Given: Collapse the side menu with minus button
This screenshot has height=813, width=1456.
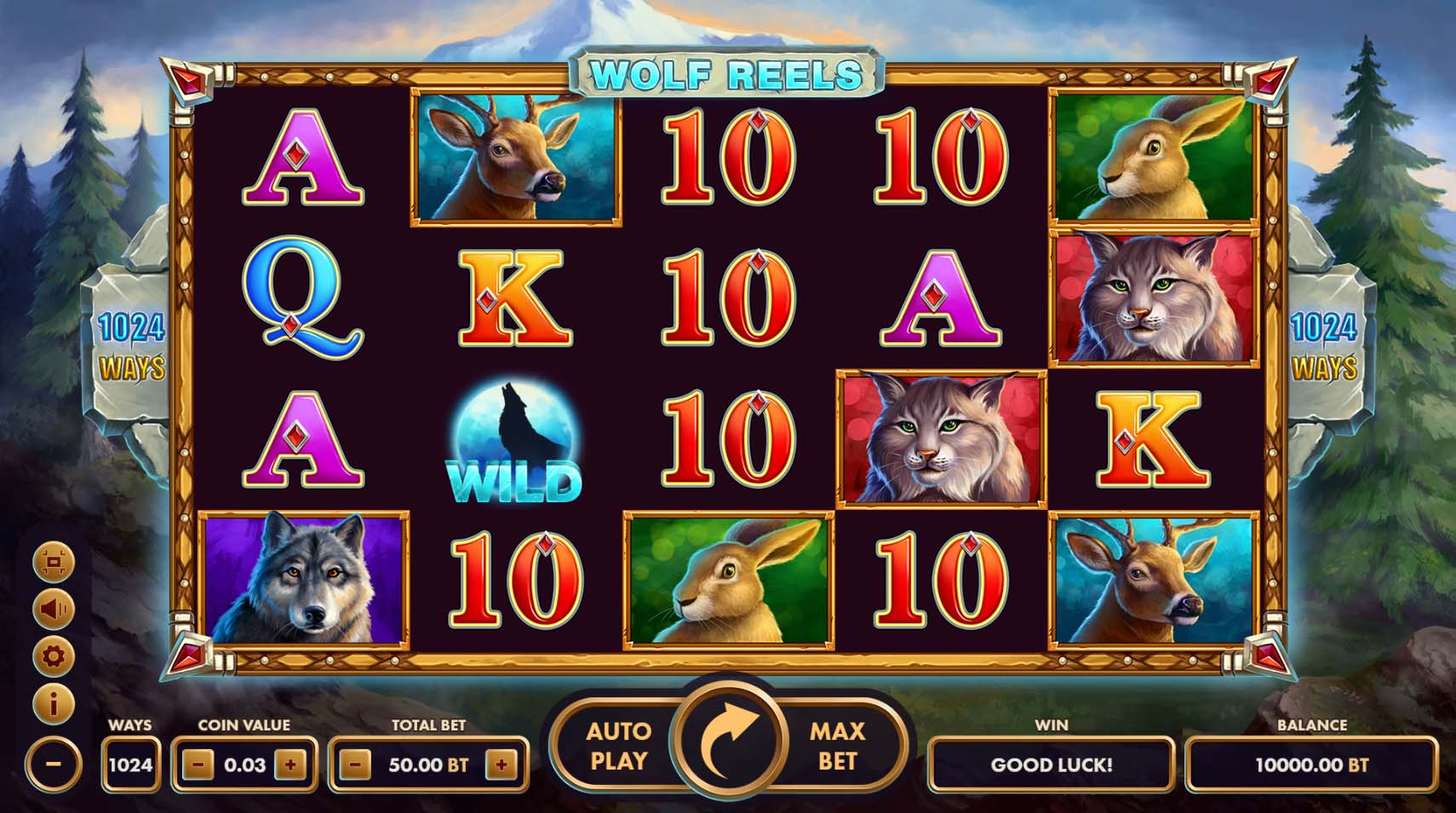Looking at the screenshot, I should (x=53, y=764).
